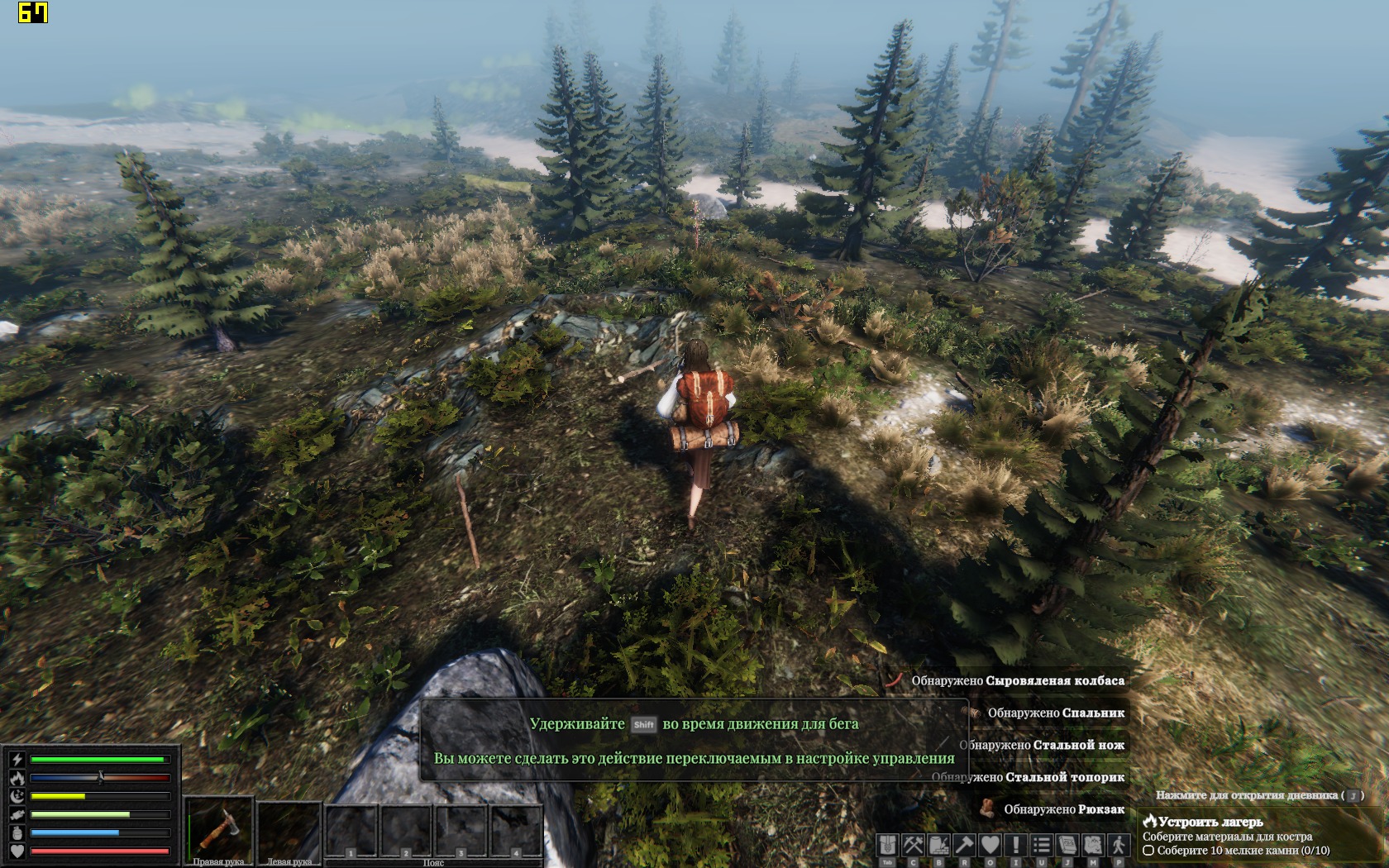Screen dimensions: 1389x868
Task: Open the bulleted list icon
Action: [x=1041, y=845]
